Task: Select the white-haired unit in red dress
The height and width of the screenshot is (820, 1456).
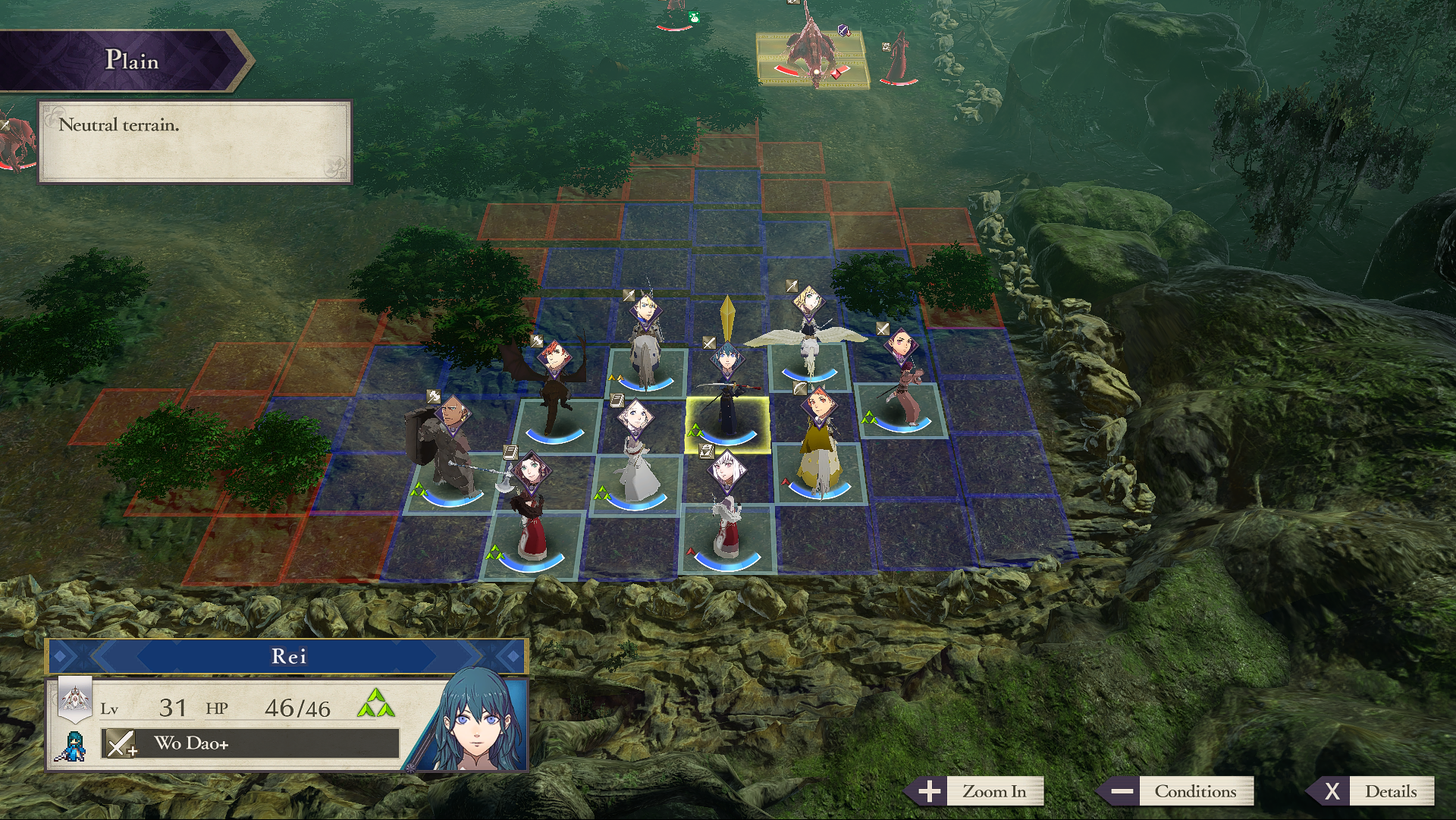Action: [728, 516]
